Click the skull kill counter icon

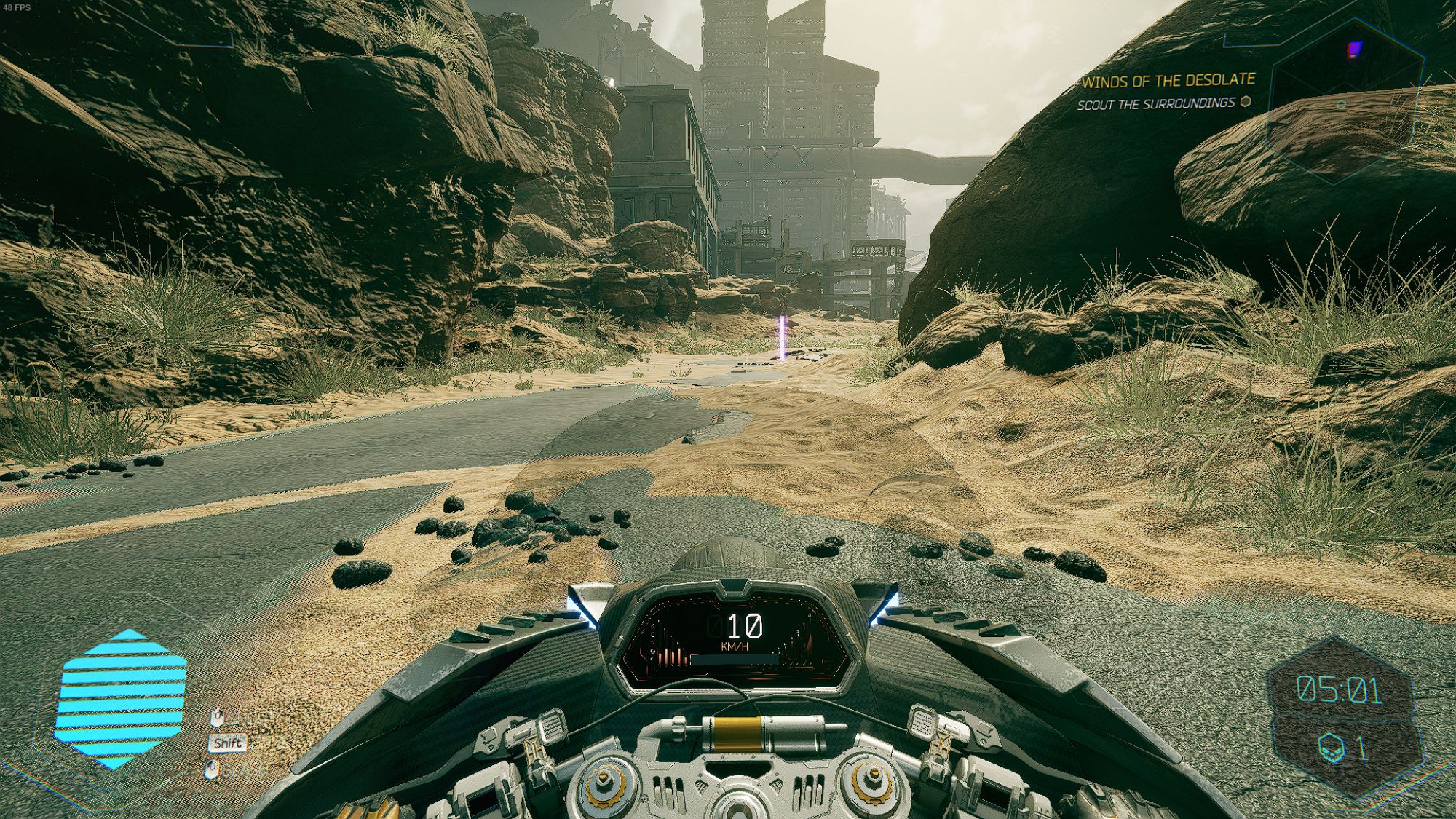click(x=1332, y=748)
